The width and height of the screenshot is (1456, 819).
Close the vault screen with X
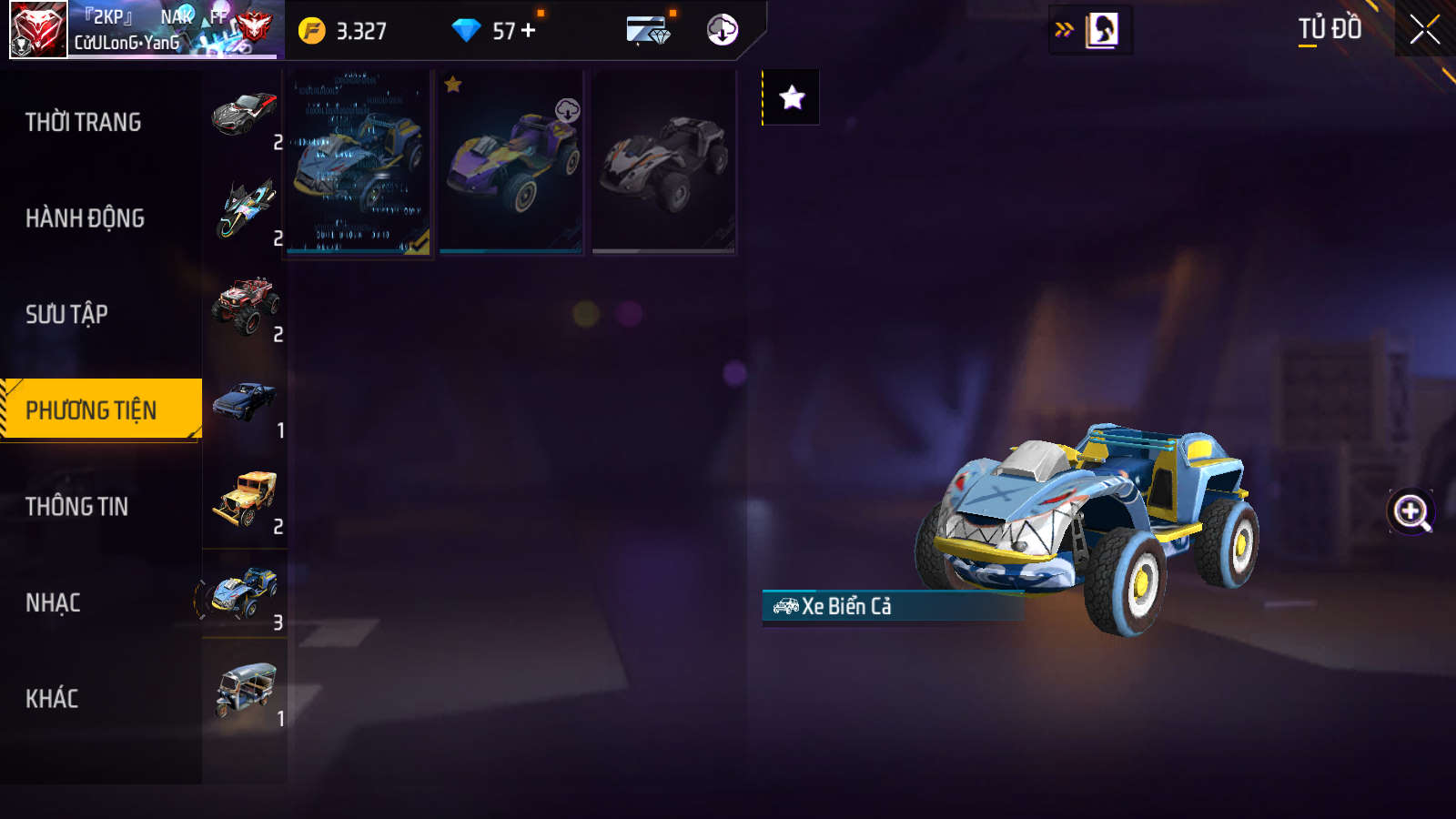1424,30
